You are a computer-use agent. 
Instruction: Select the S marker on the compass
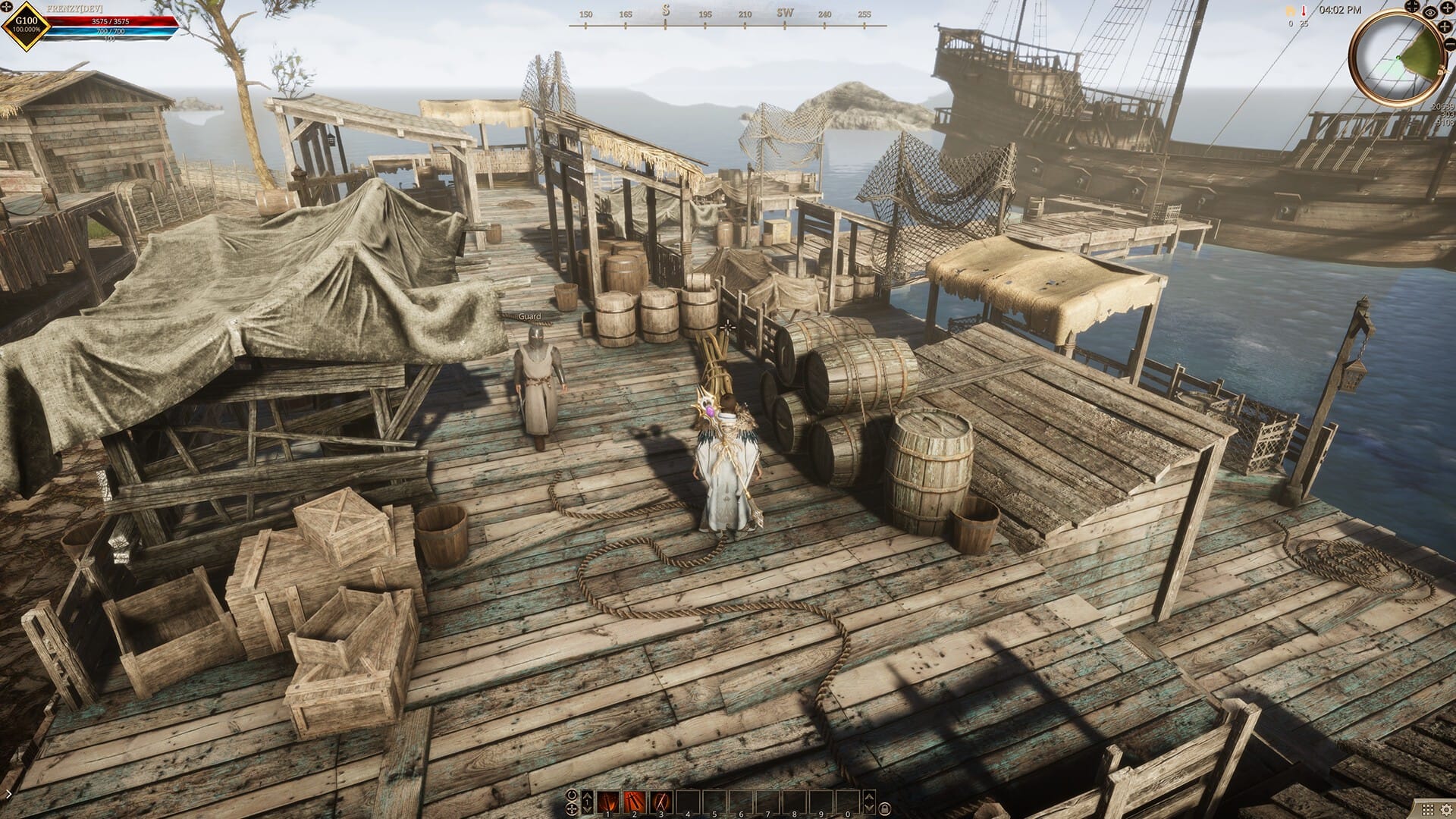(665, 8)
